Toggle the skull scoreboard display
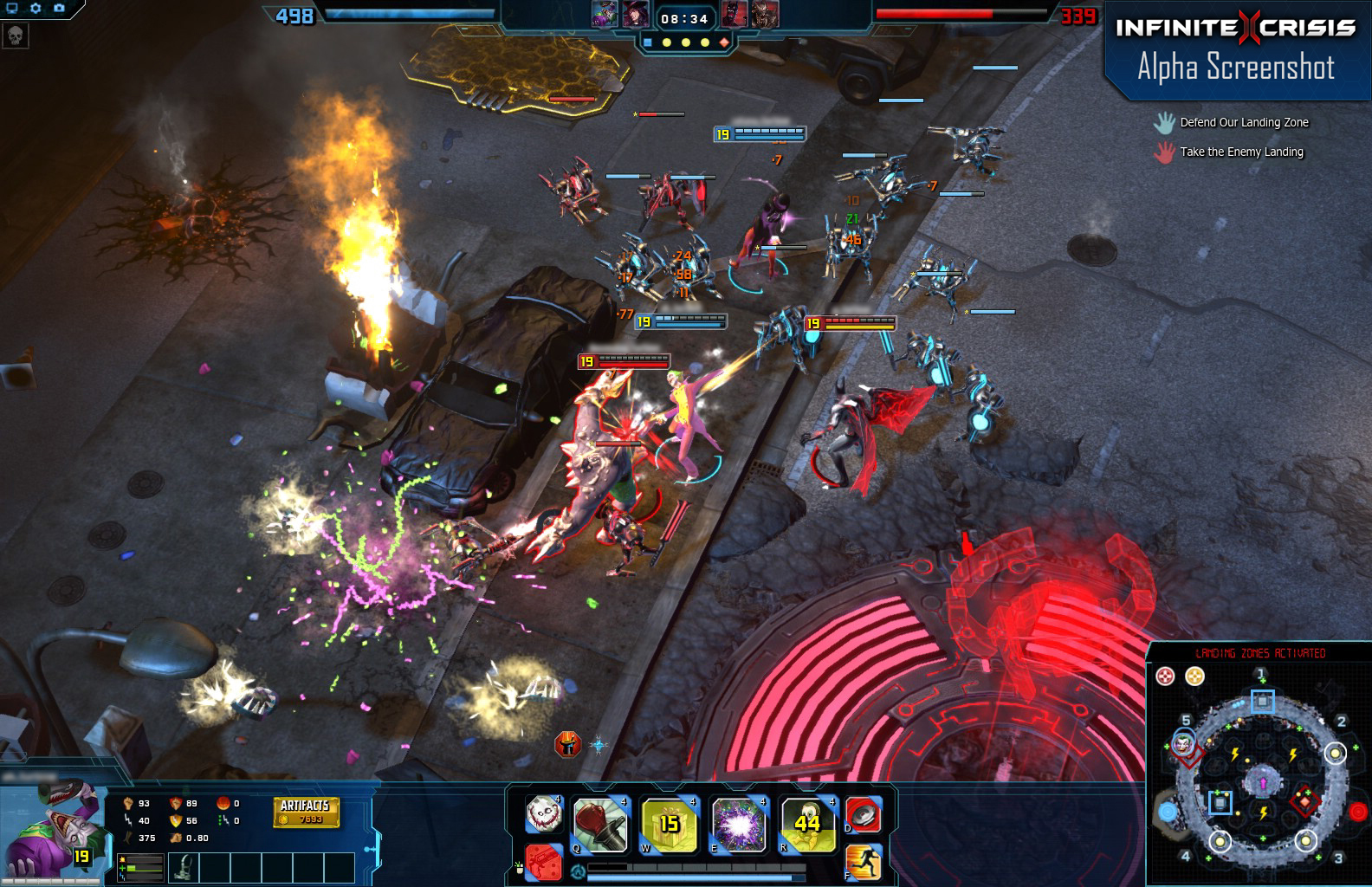Viewport: 1372px width, 887px height. [x=15, y=36]
